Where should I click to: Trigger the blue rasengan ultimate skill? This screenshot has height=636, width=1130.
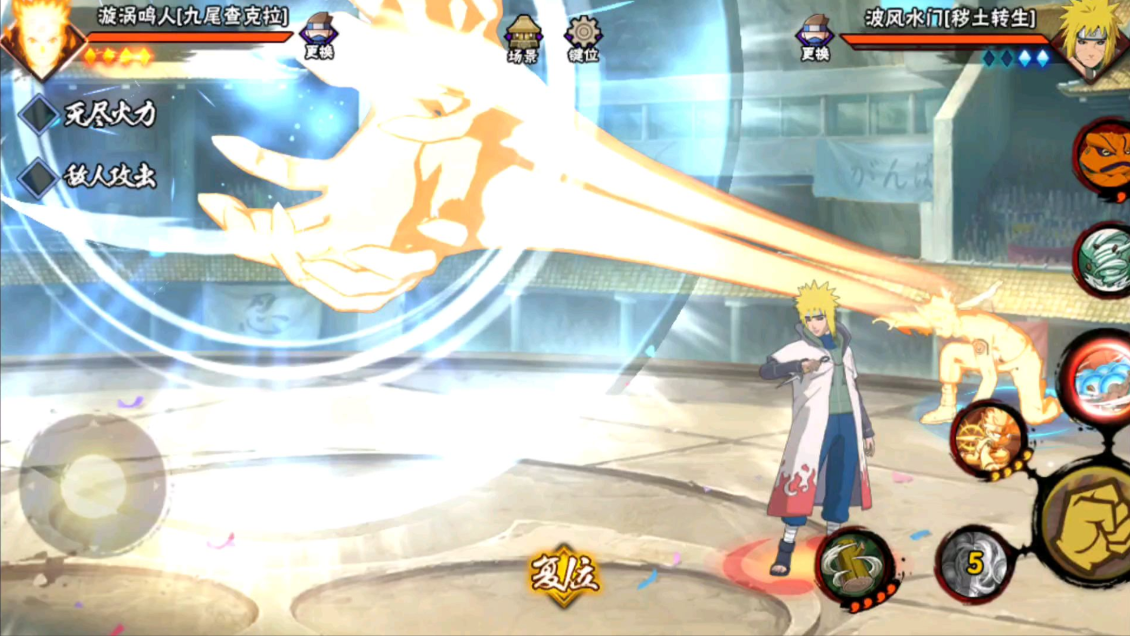1097,377
